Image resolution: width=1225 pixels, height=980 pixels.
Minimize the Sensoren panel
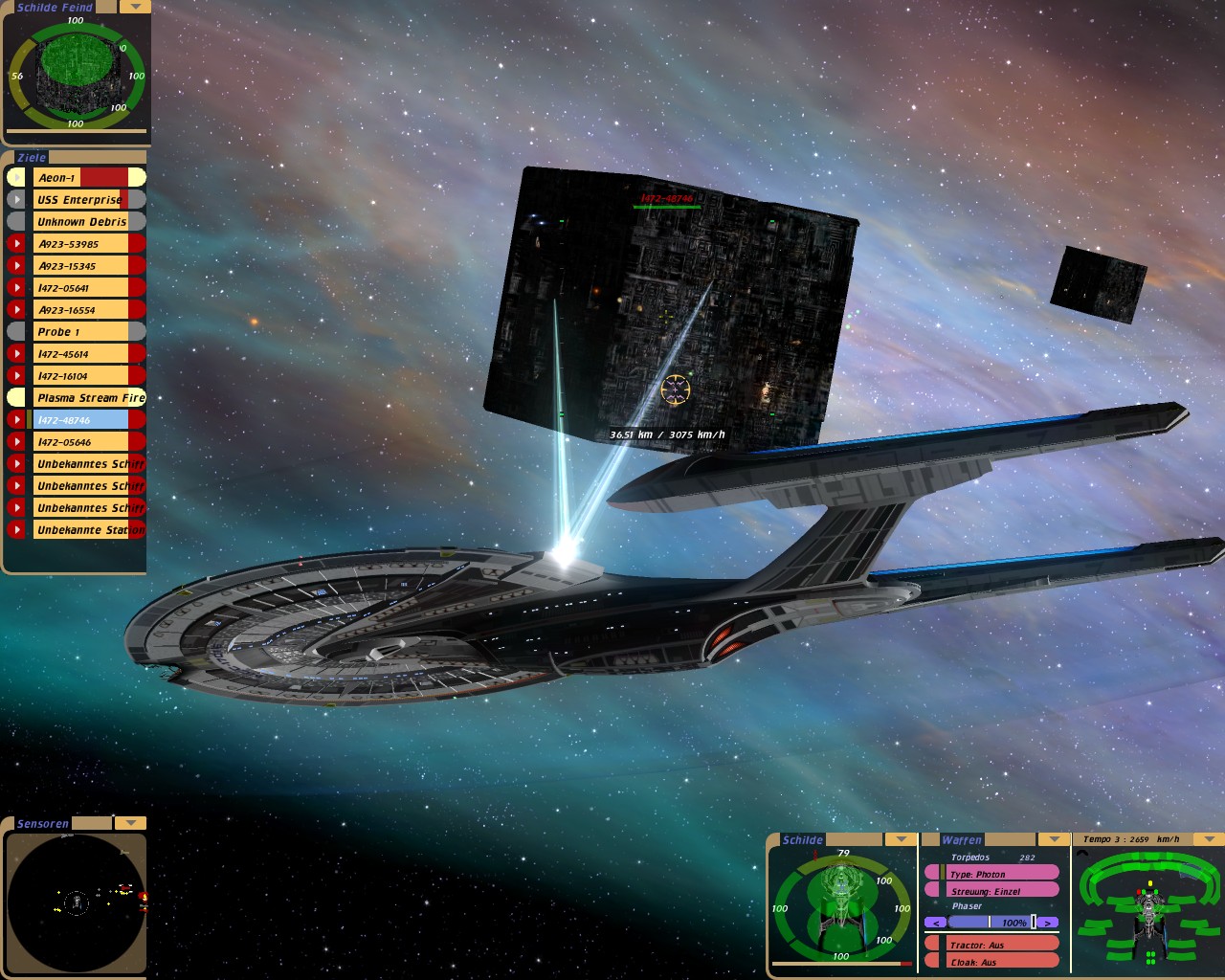click(x=130, y=823)
